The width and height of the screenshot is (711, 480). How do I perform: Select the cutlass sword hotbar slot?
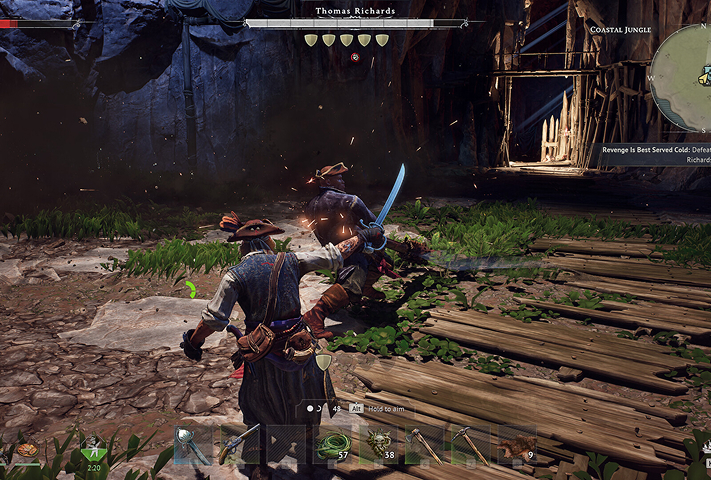194,445
